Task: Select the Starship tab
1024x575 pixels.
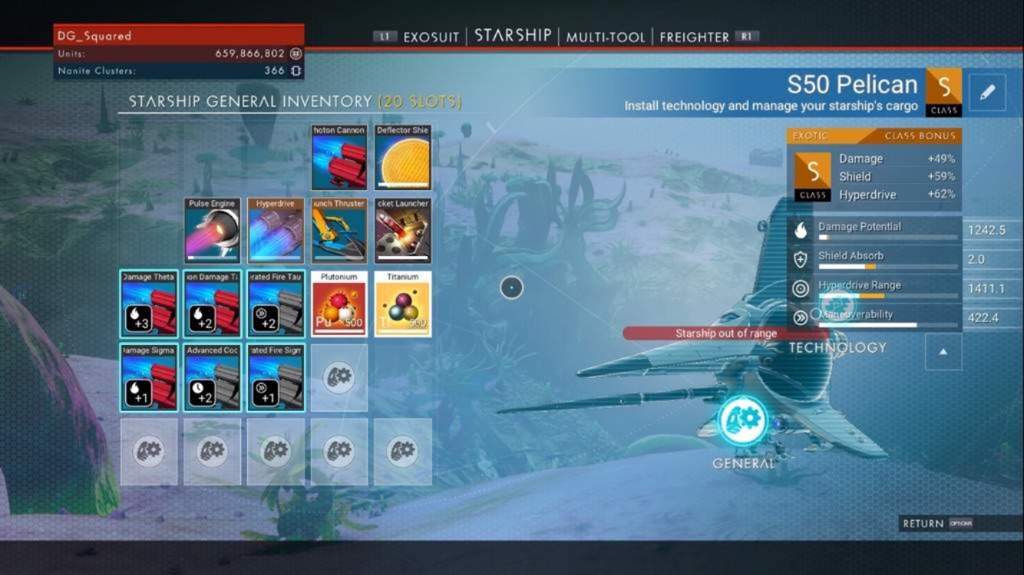Action: [x=512, y=35]
